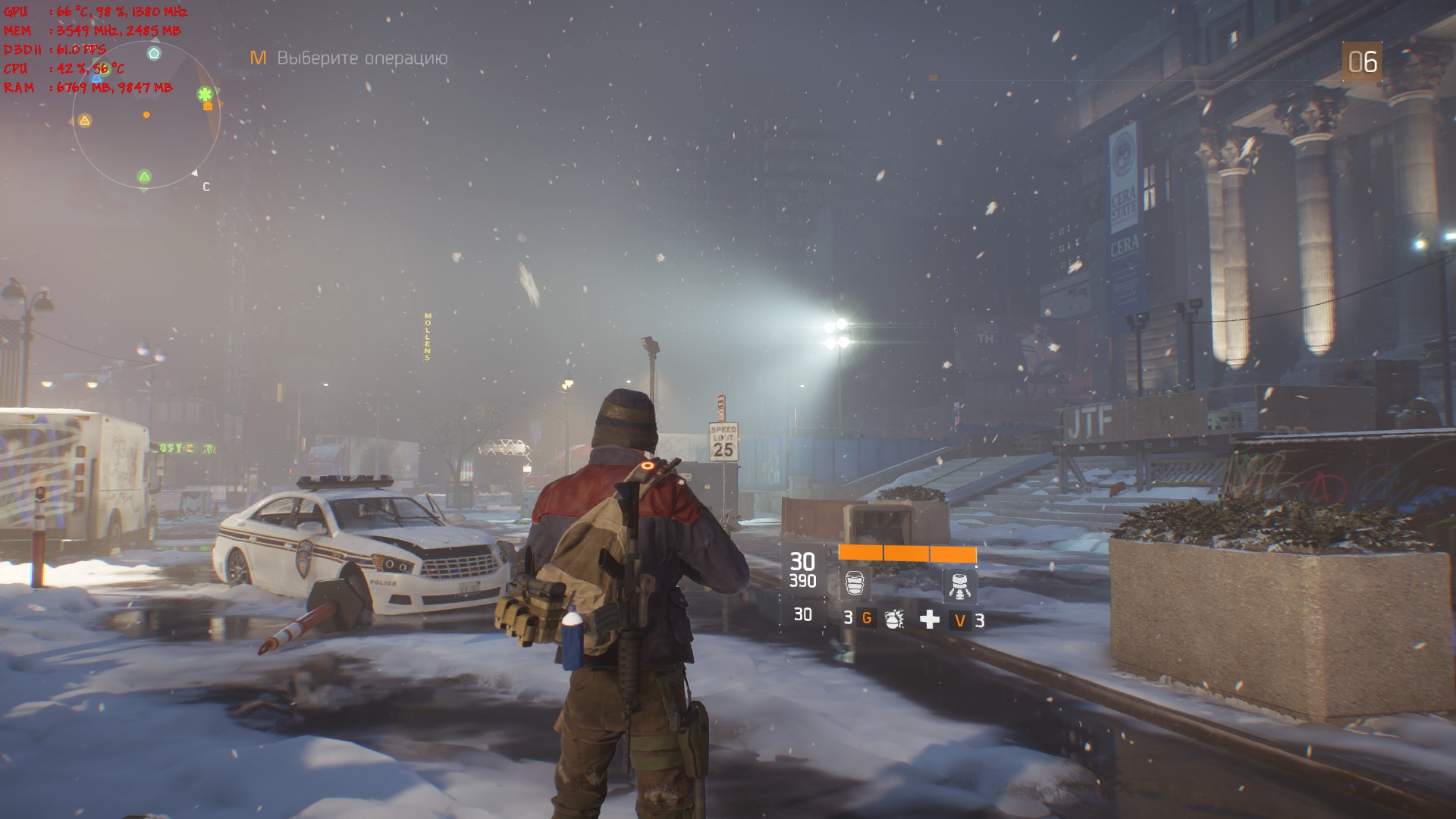Image resolution: width=1456 pixels, height=819 pixels.
Task: Open the circular minimap radar
Action: coord(146,115)
